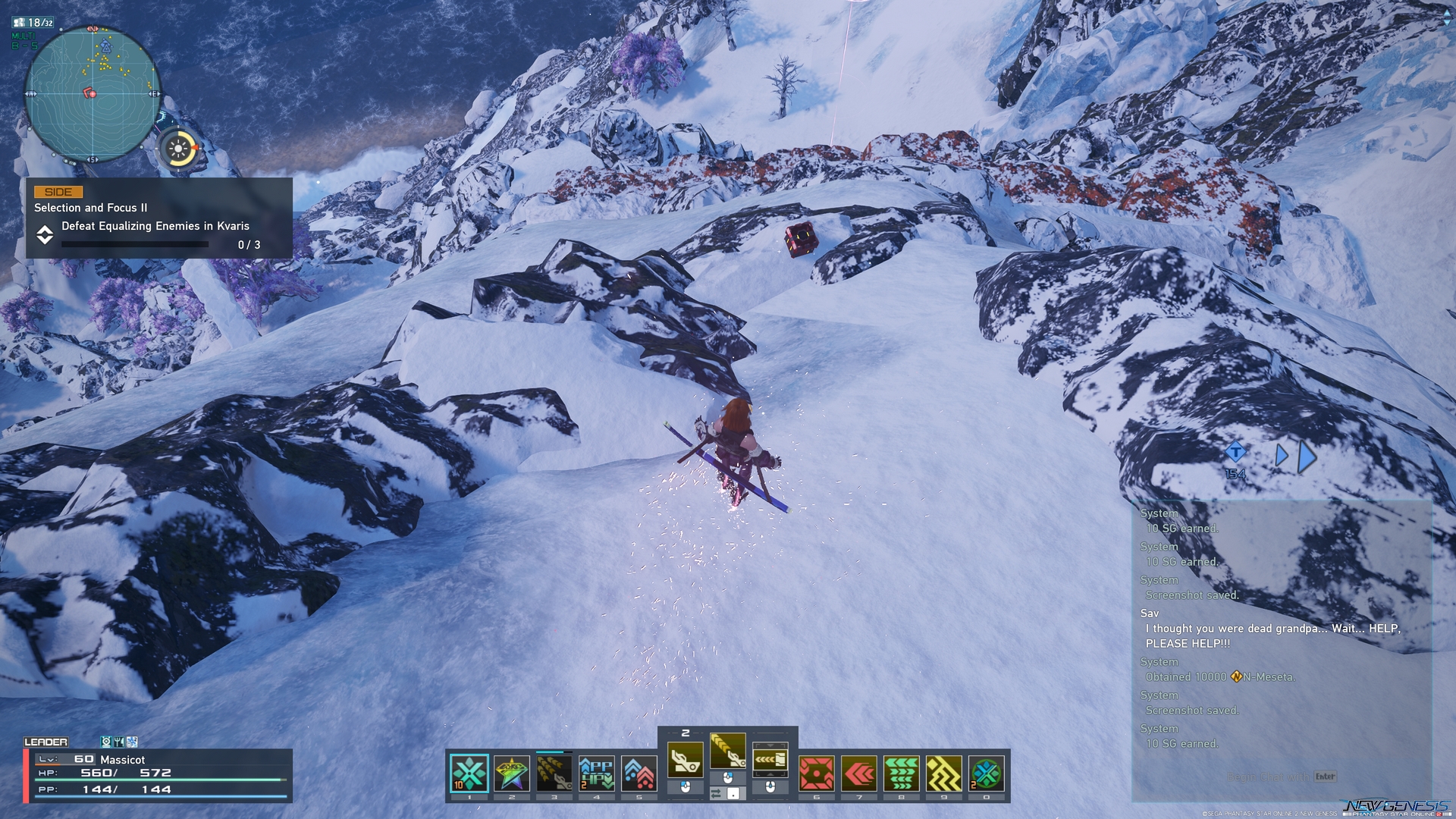Activate the dark chevron weapon skill in slot 3
This screenshot has width=1456, height=819.
pos(554,773)
